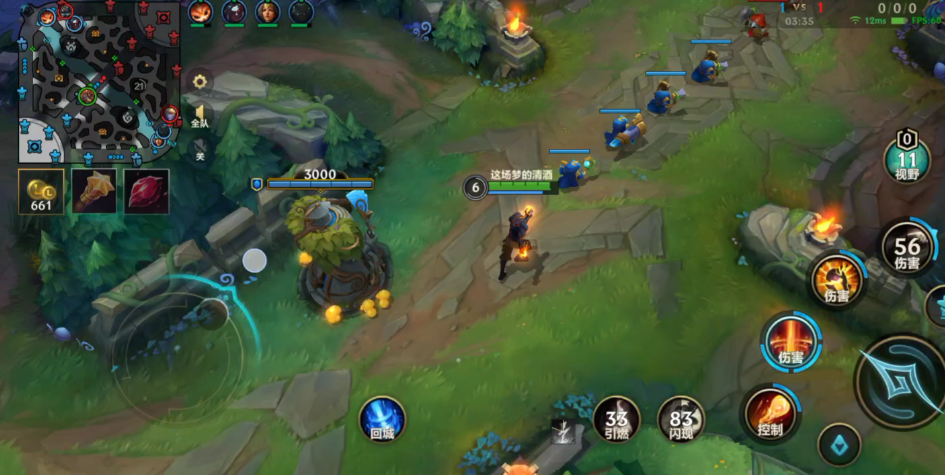Cast the 引燃 ignite summoner spell
The image size is (945, 475).
[617, 419]
